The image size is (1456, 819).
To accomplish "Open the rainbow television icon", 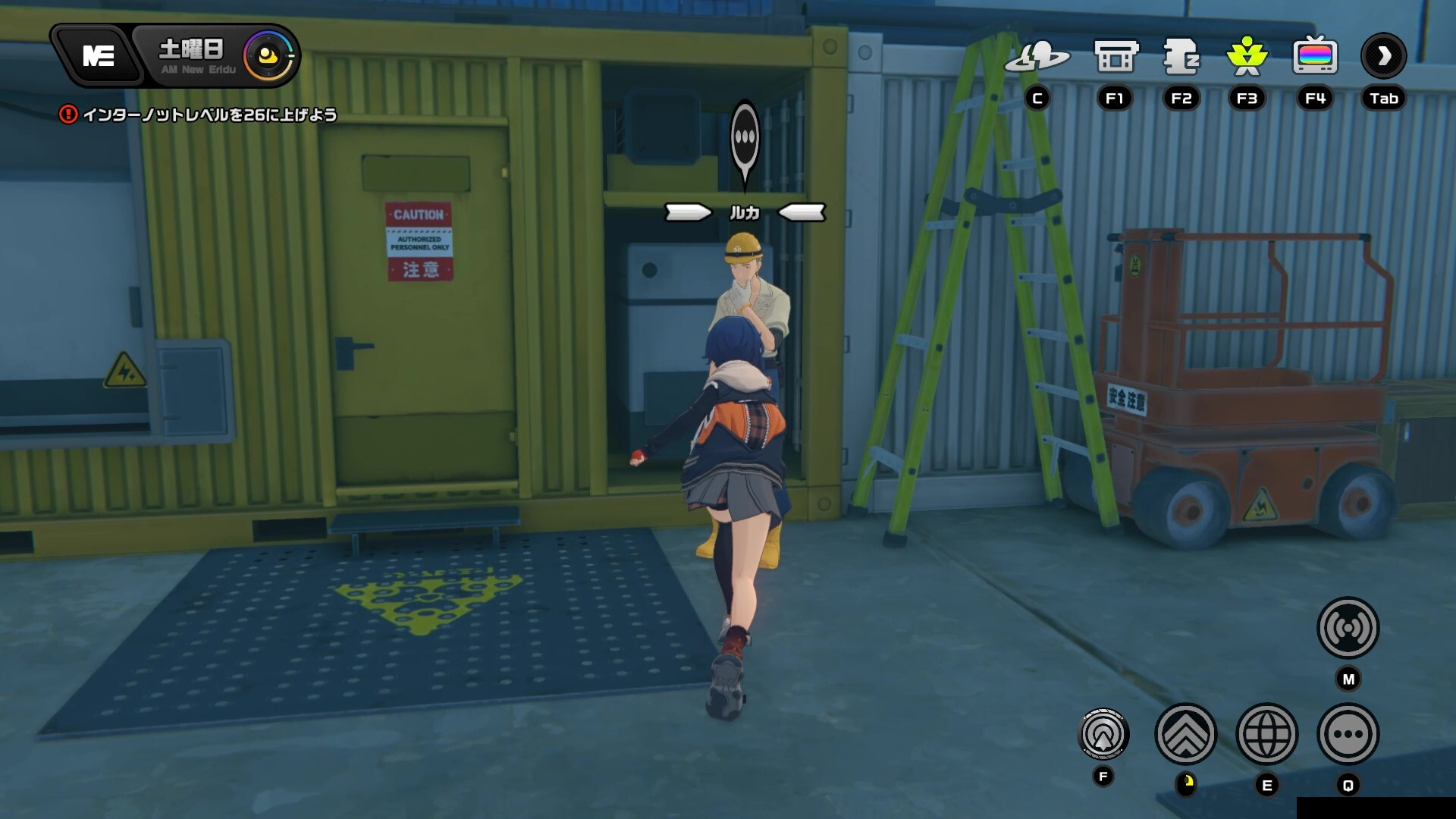I will point(1315,57).
